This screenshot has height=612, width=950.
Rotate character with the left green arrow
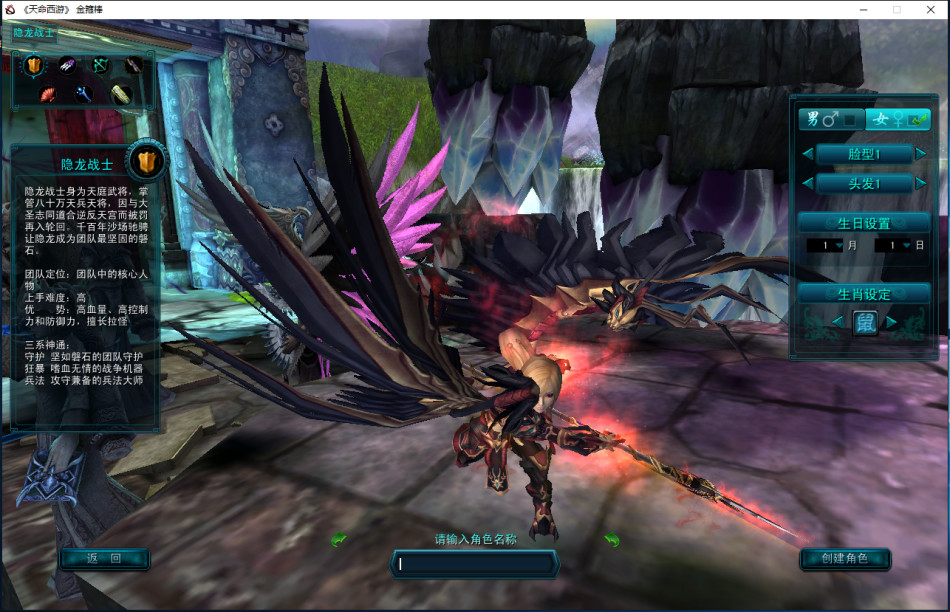(x=338, y=540)
